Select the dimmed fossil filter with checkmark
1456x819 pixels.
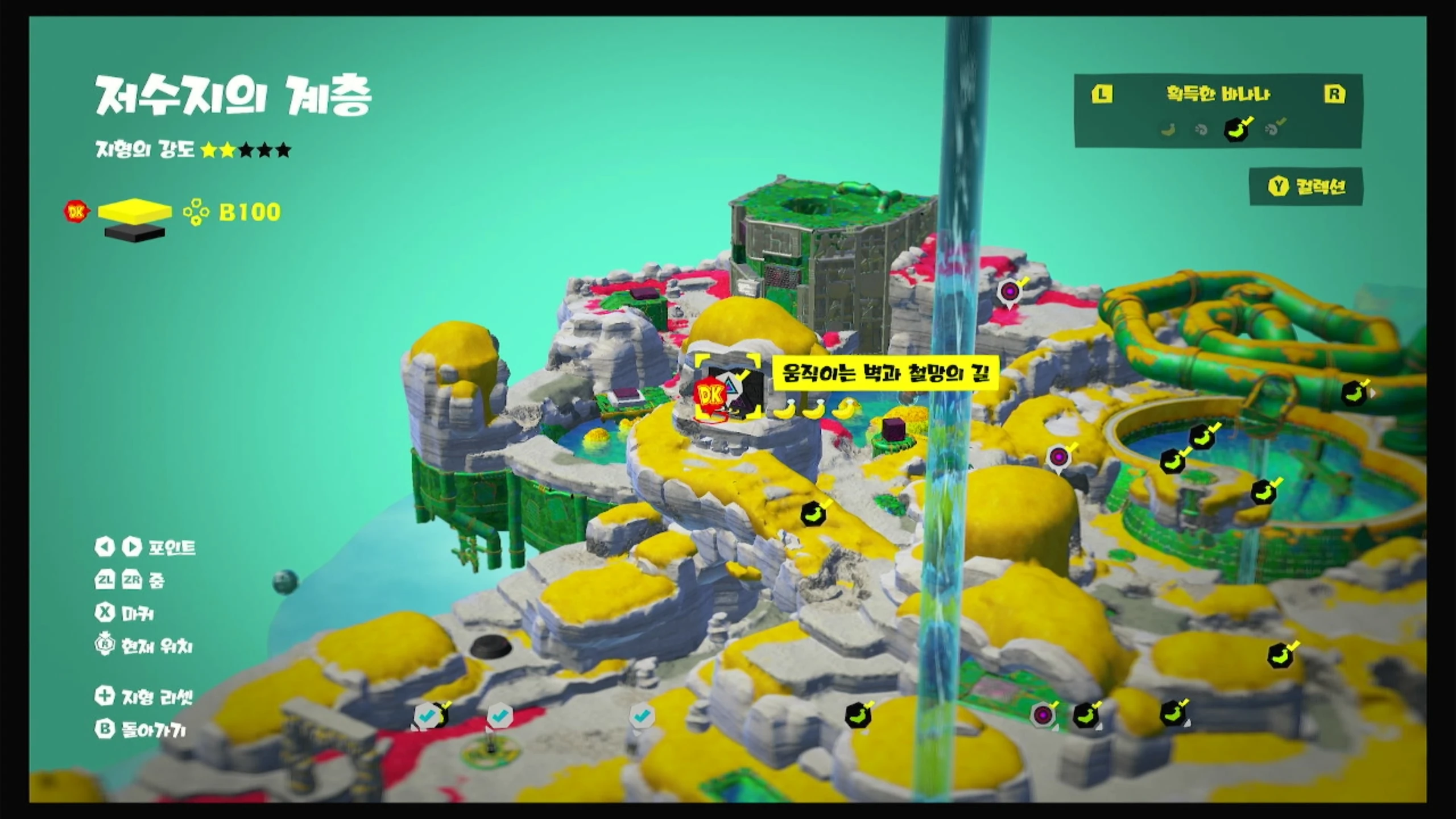[1273, 129]
